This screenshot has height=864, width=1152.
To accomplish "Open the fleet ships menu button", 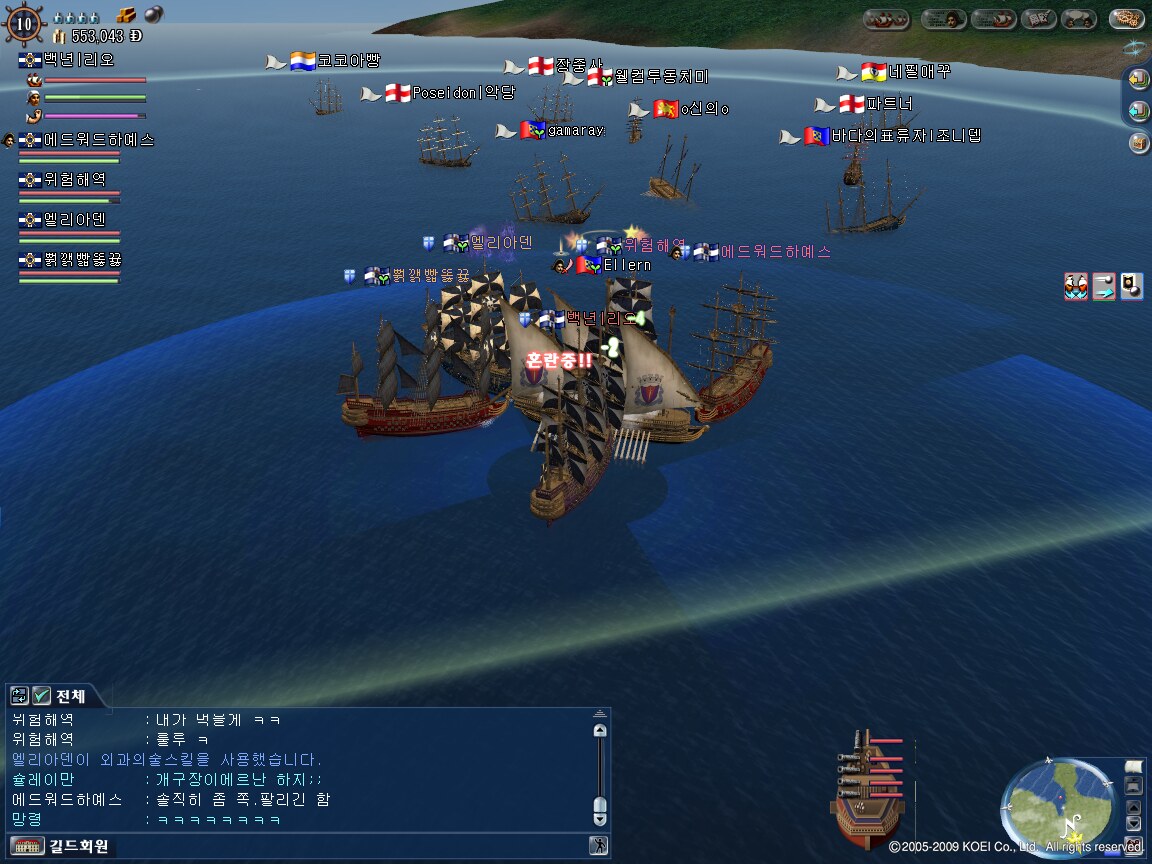I will click(x=886, y=18).
